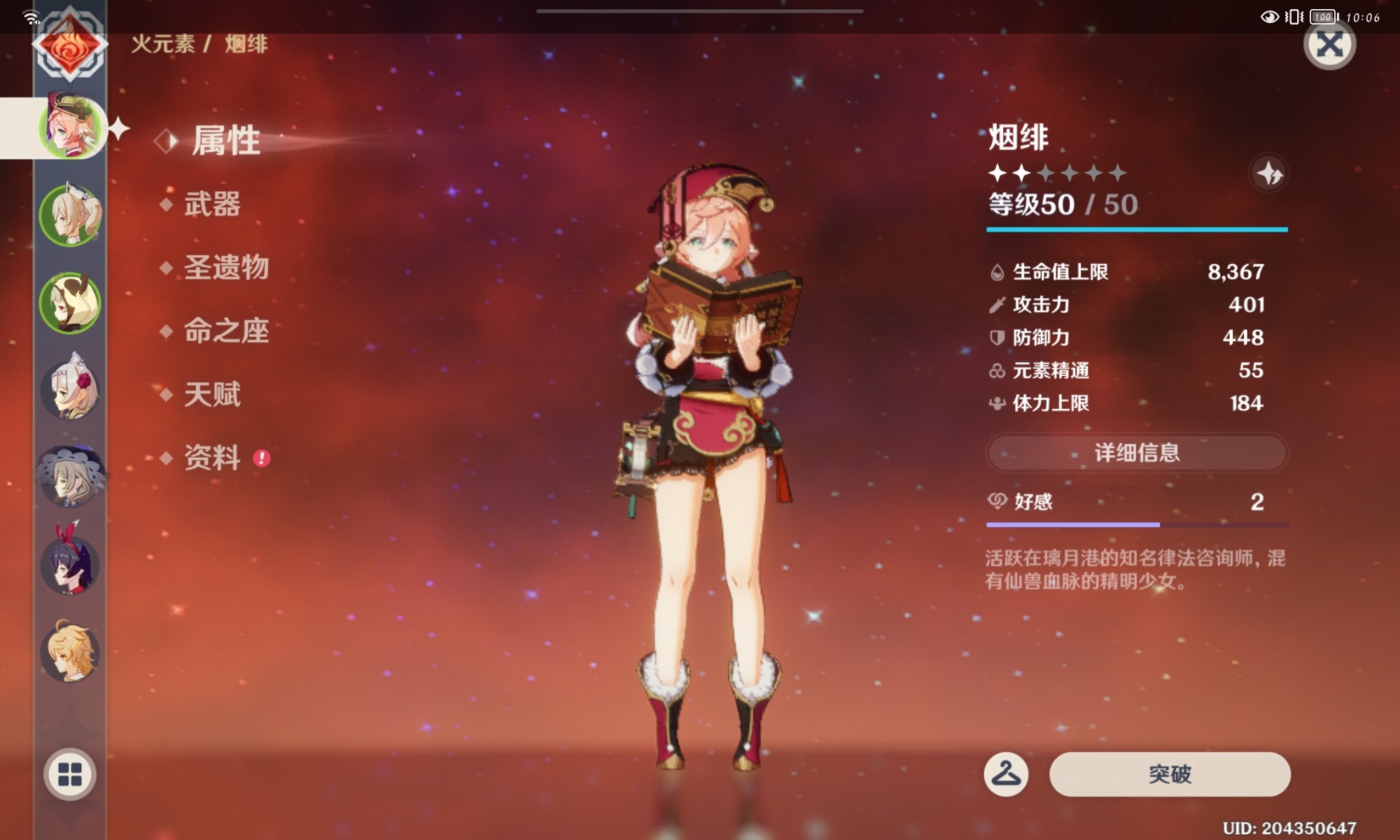Close the character screen with X
This screenshot has width=1400, height=840.
1329,45
